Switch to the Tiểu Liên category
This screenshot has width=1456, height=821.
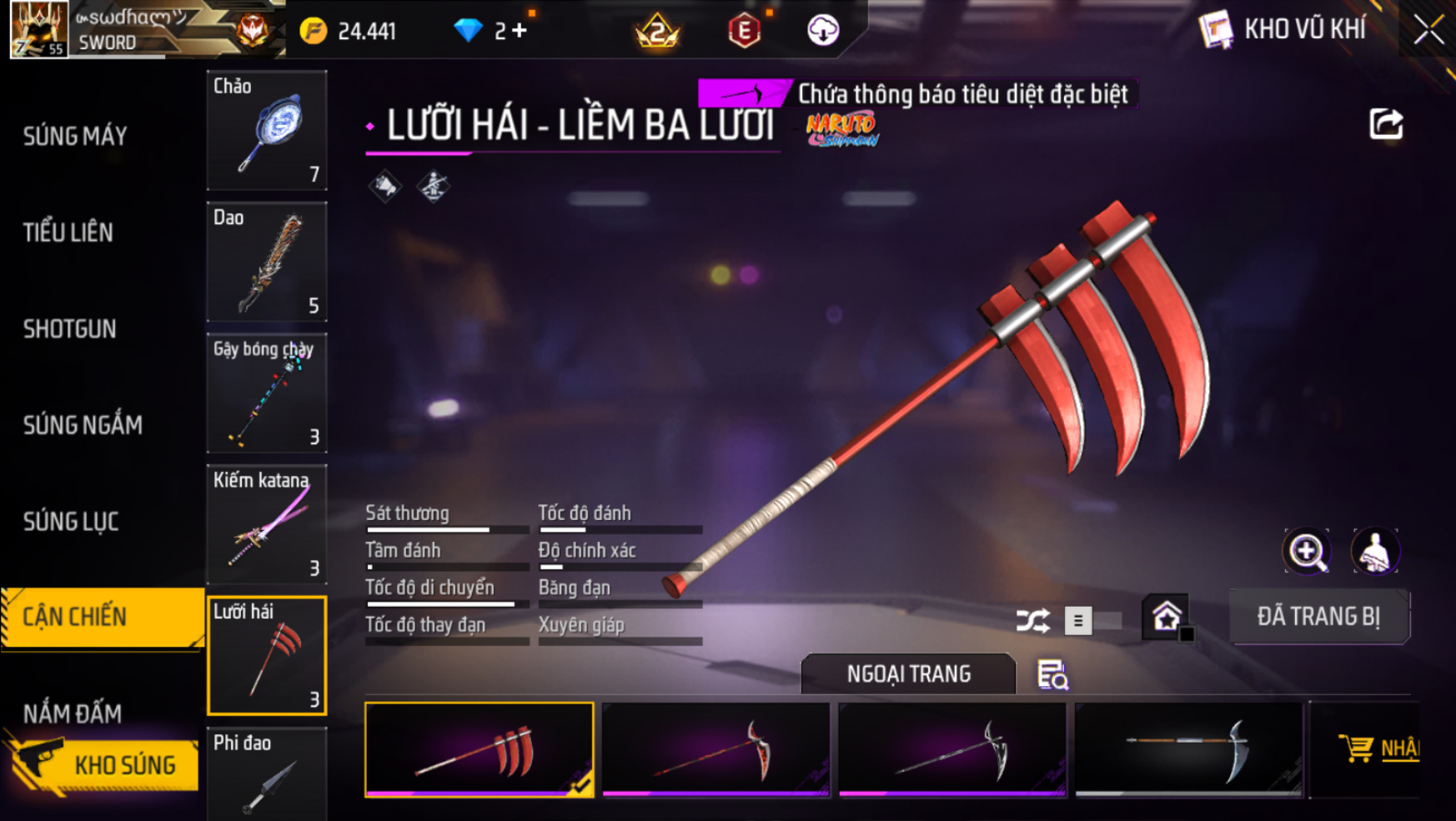[x=68, y=233]
